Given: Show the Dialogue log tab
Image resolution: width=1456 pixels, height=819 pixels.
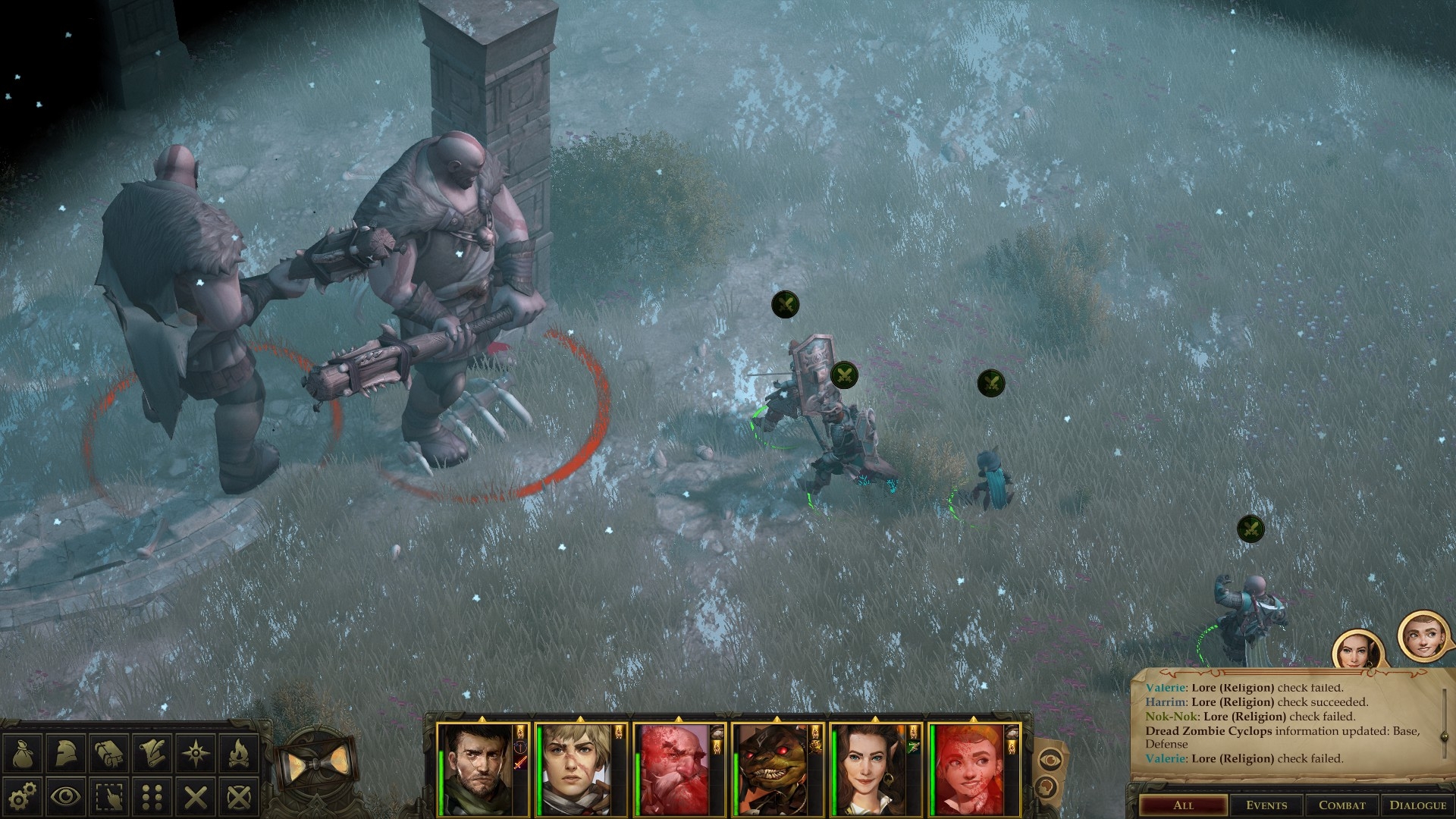Looking at the screenshot, I should tap(1417, 805).
